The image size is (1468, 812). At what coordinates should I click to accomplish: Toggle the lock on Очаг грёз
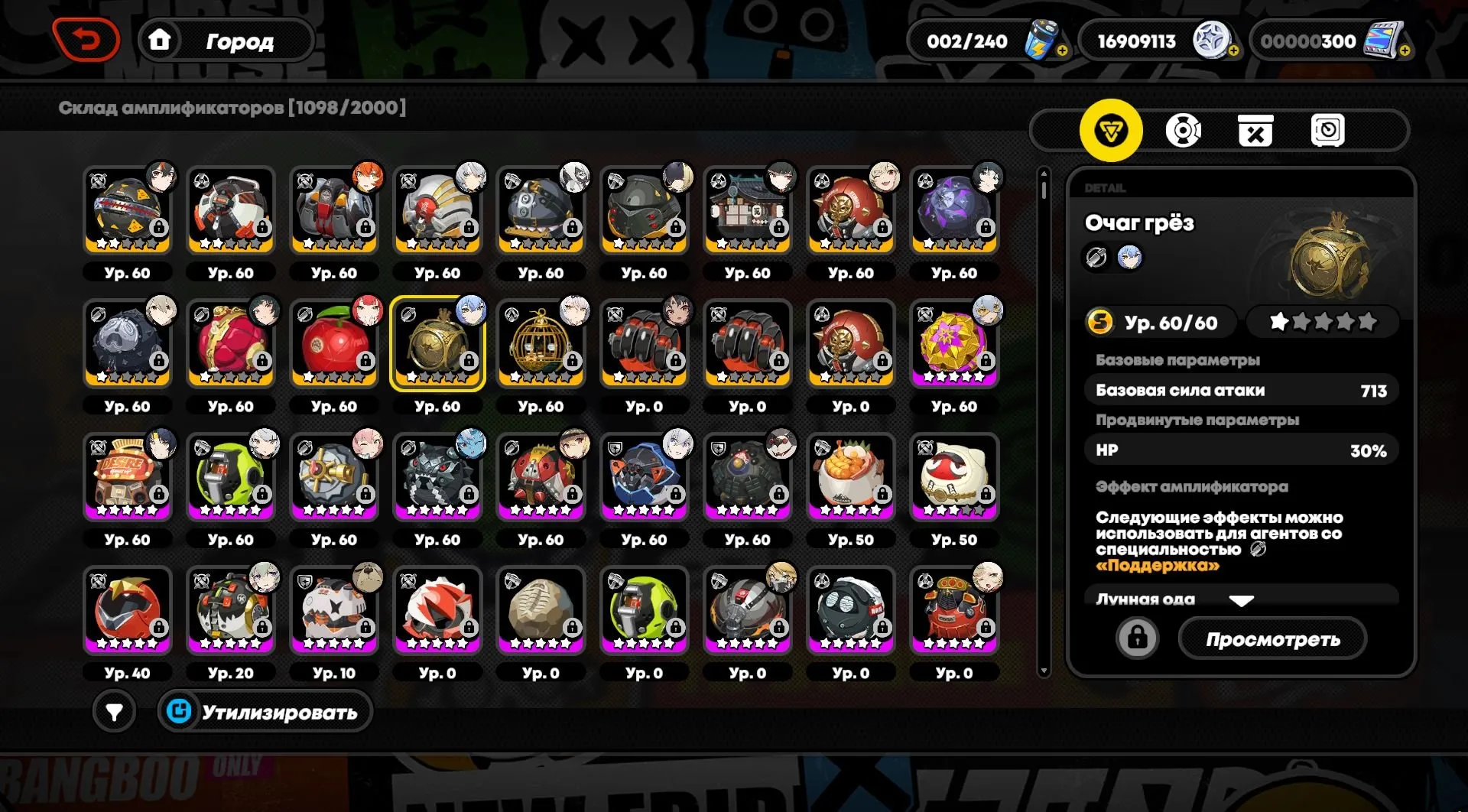(x=1138, y=638)
